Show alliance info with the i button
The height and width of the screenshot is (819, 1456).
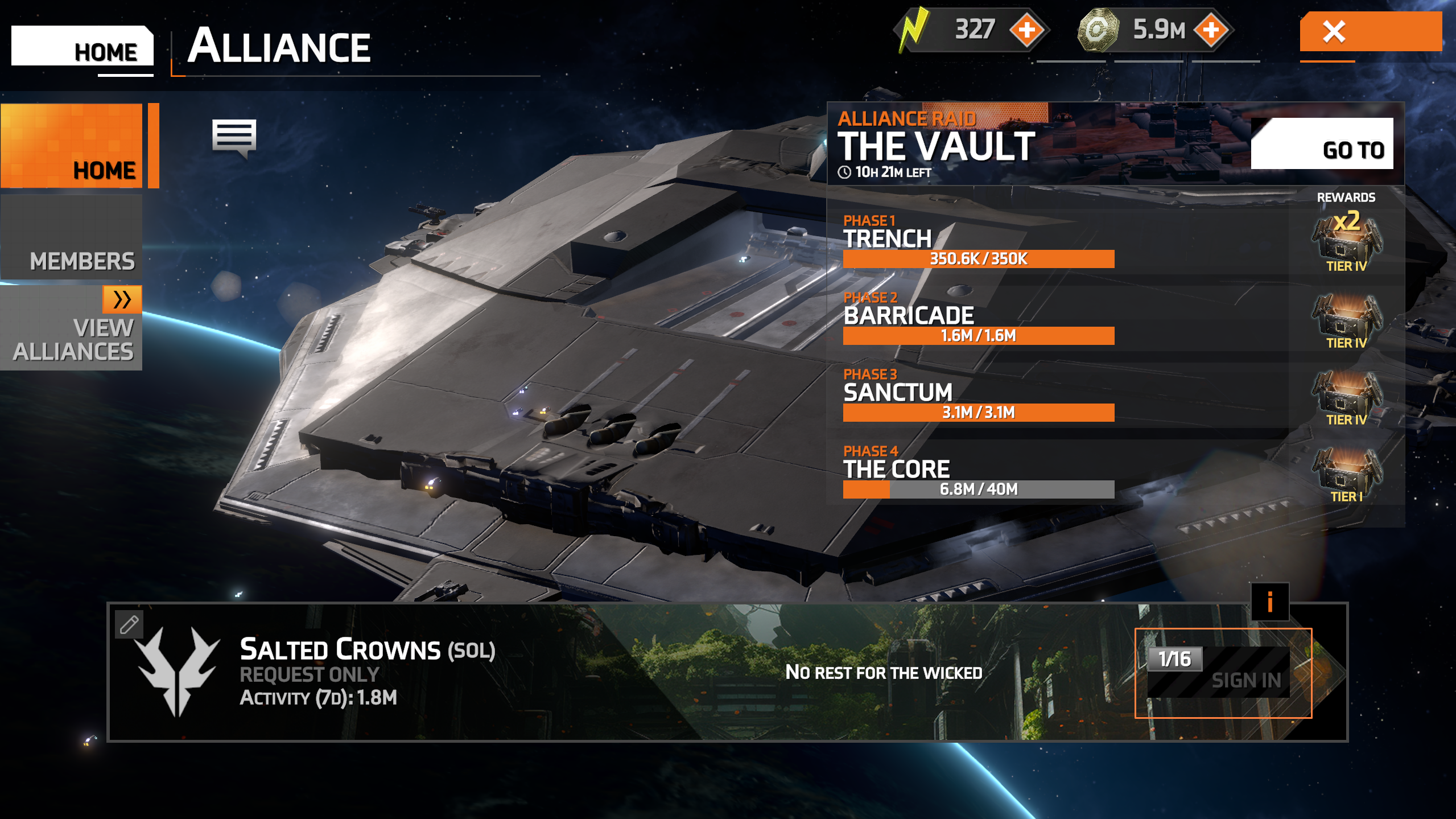point(1269,602)
